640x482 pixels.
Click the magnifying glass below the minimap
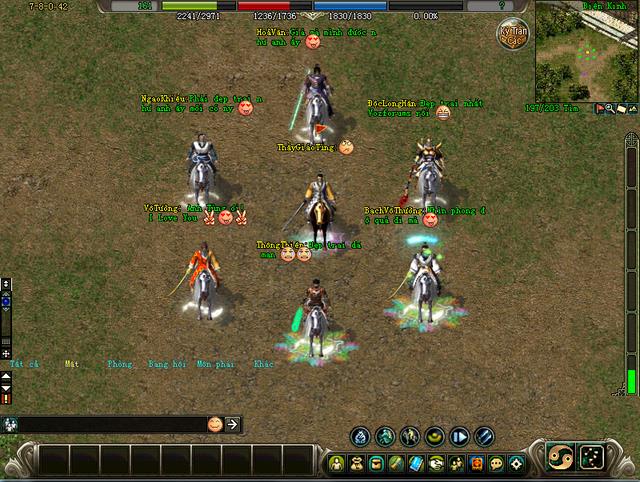[608, 108]
